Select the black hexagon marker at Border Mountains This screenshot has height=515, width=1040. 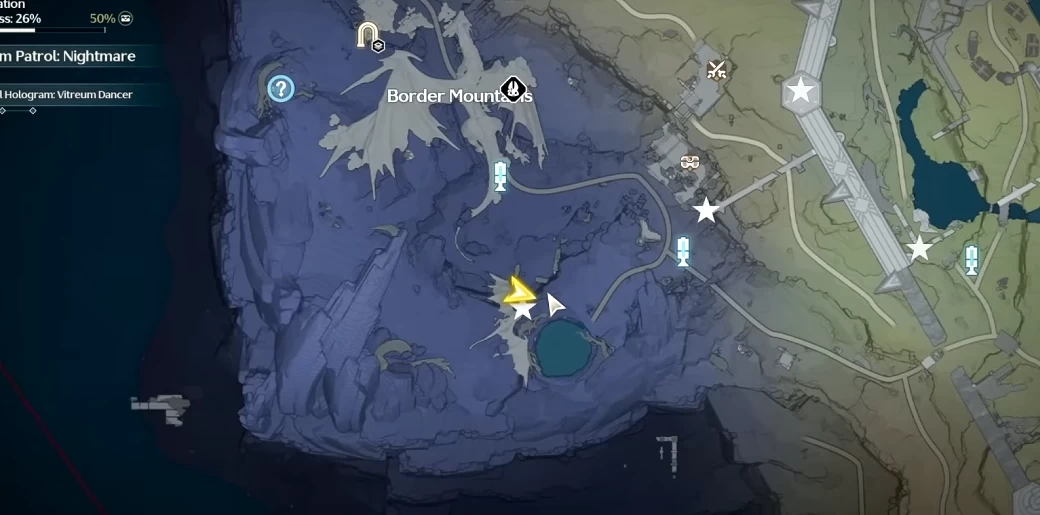(x=514, y=89)
